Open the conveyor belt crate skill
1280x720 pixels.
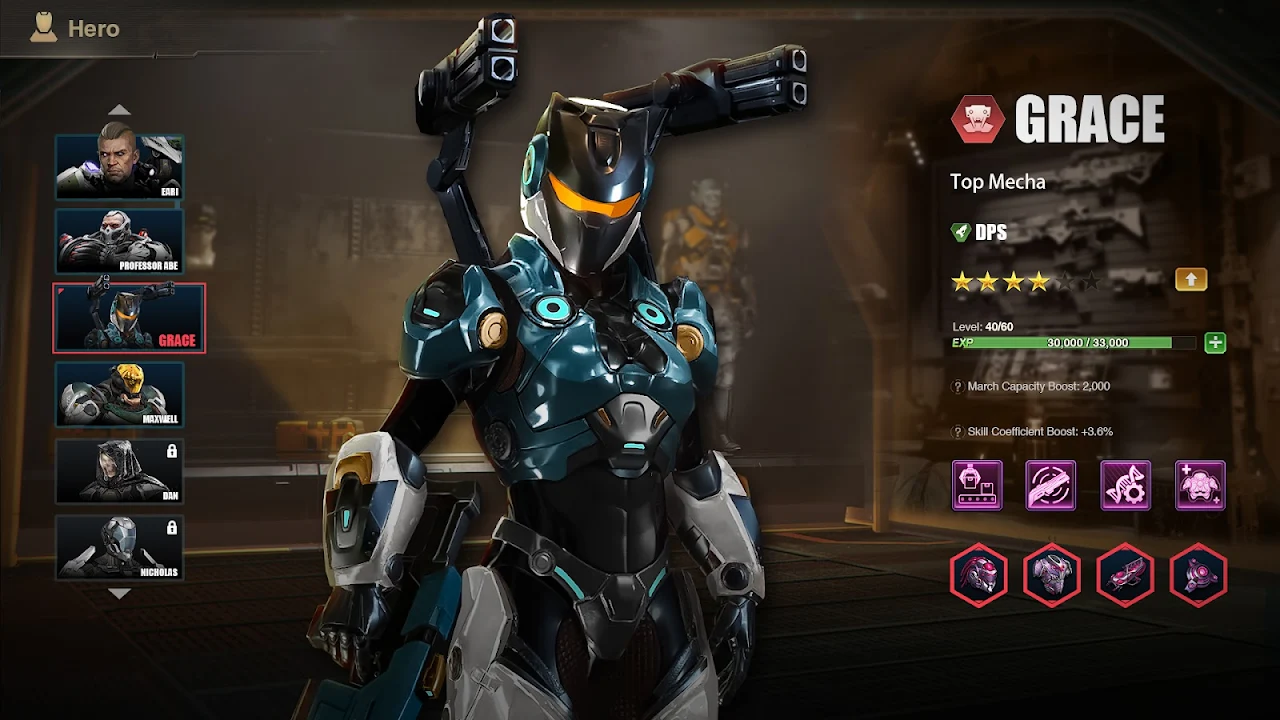(x=977, y=486)
